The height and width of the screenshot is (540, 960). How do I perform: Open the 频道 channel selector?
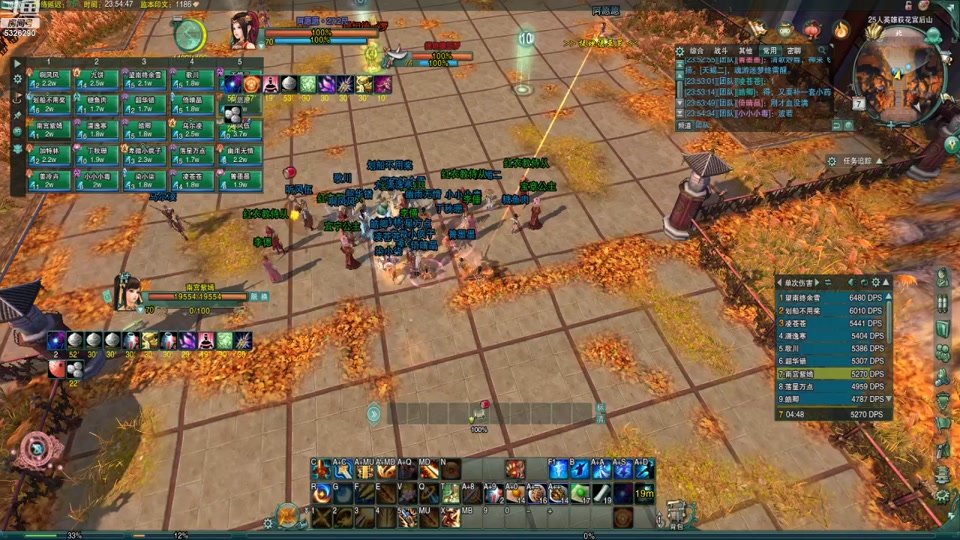(x=684, y=126)
